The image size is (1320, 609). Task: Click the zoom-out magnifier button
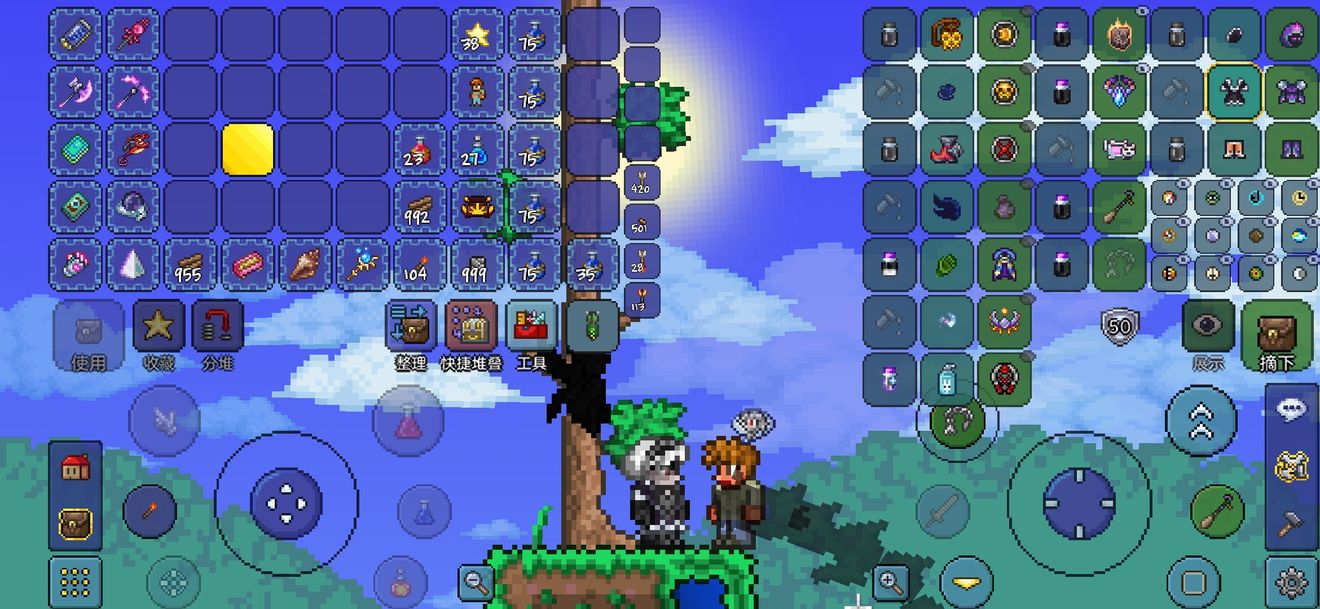pyautogui.click(x=476, y=580)
